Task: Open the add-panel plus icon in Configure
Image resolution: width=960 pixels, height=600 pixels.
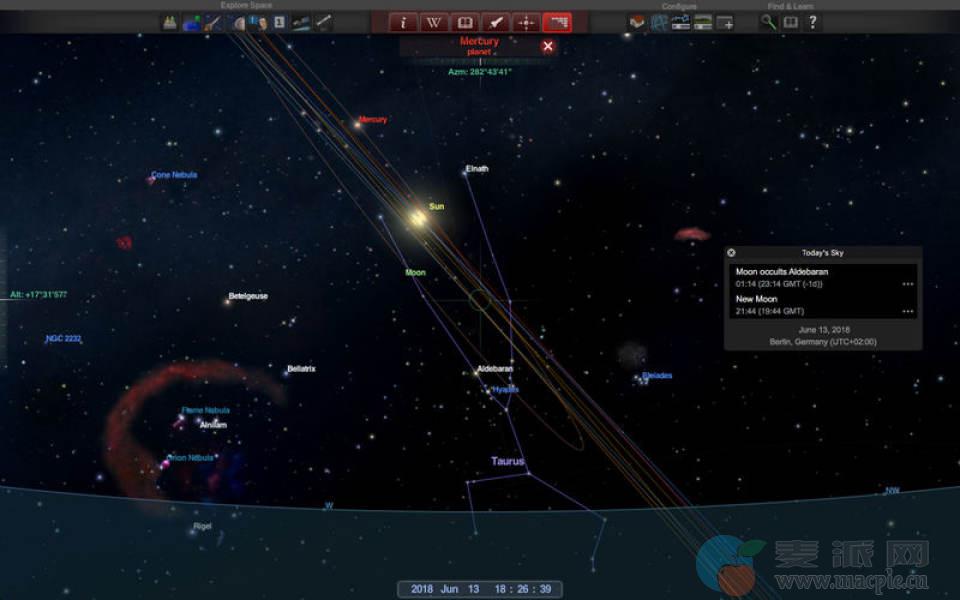Action: click(x=725, y=22)
